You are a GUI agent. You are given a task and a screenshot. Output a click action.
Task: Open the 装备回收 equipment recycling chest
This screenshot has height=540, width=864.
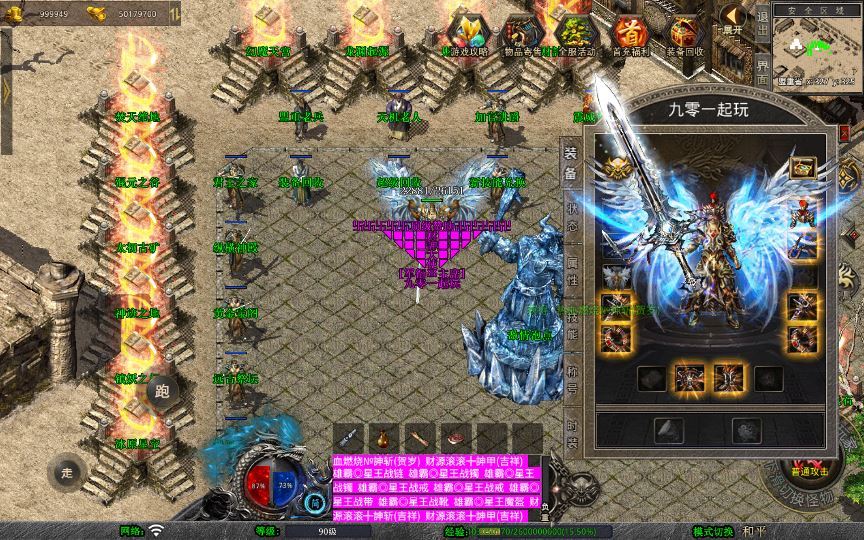click(x=684, y=31)
